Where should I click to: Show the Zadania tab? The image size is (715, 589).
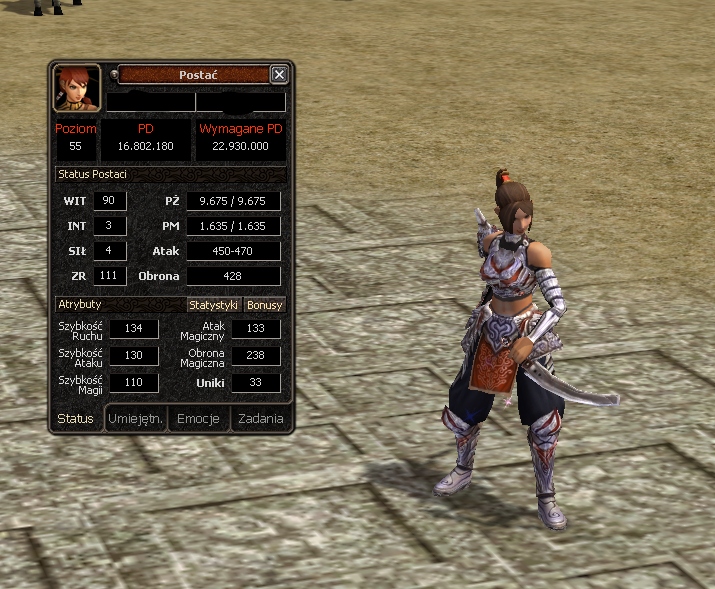click(260, 419)
